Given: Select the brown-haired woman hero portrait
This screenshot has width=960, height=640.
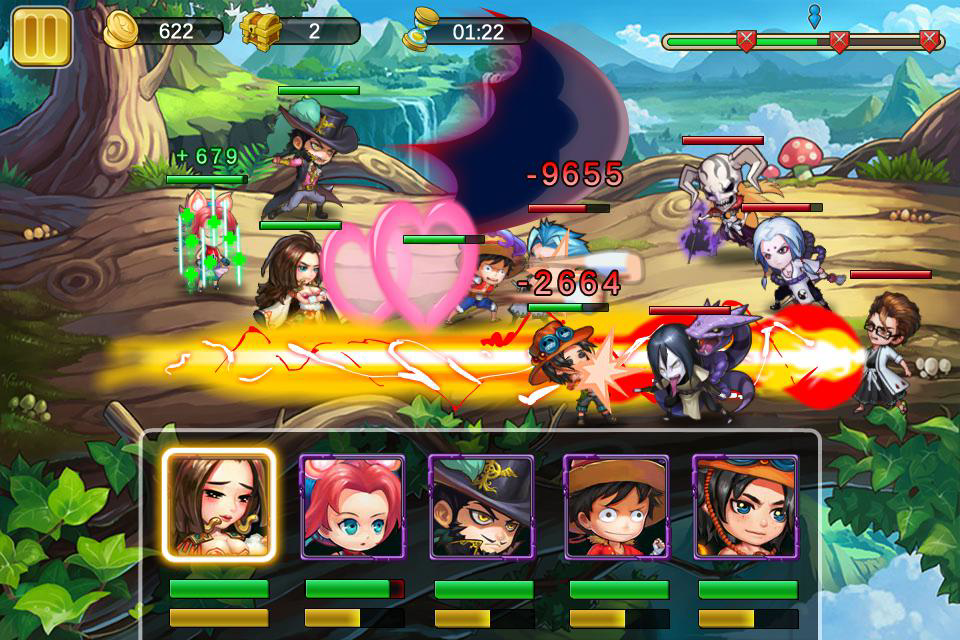Looking at the screenshot, I should click(x=220, y=506).
